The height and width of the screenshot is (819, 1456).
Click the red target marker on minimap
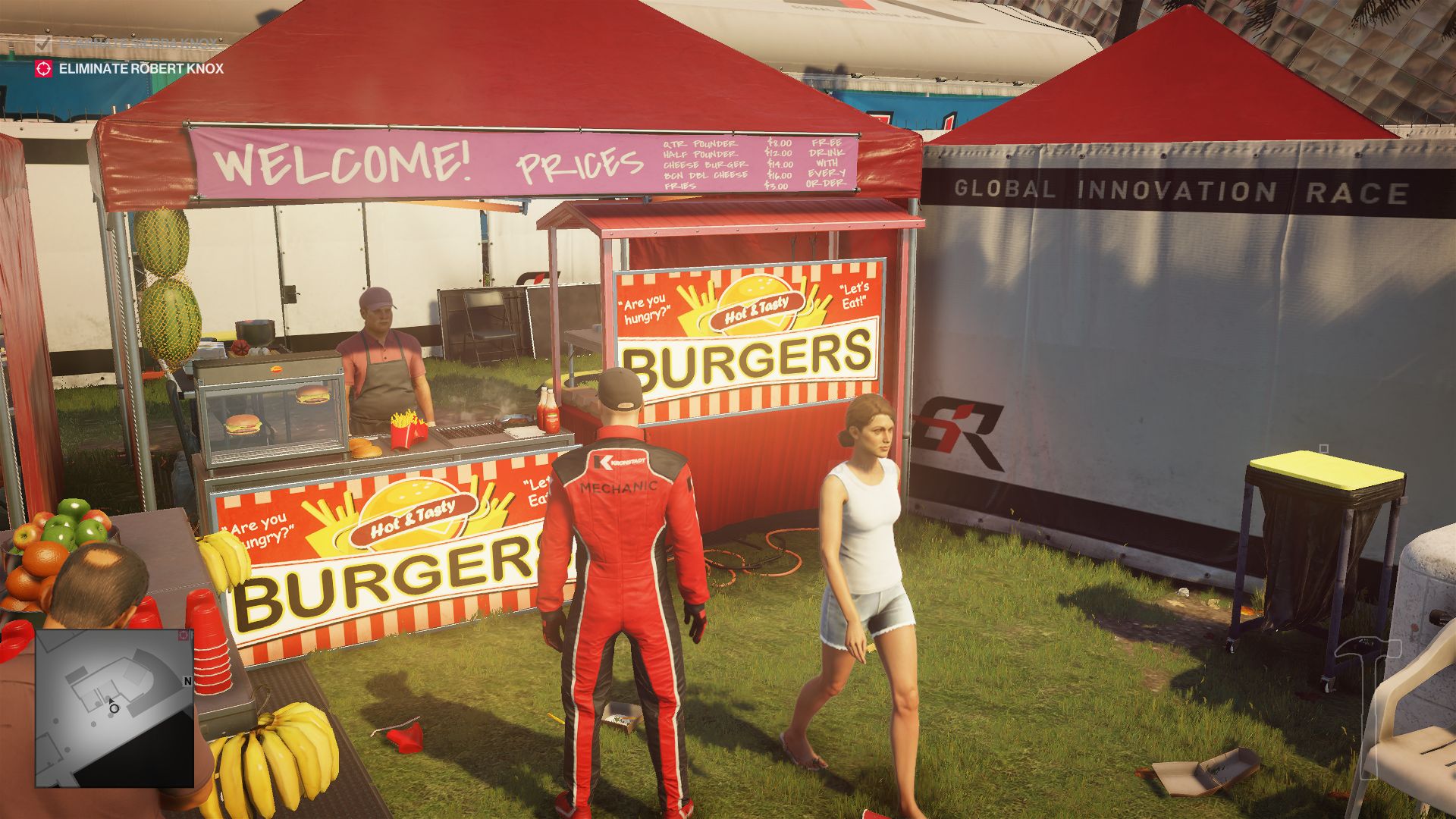[x=184, y=635]
